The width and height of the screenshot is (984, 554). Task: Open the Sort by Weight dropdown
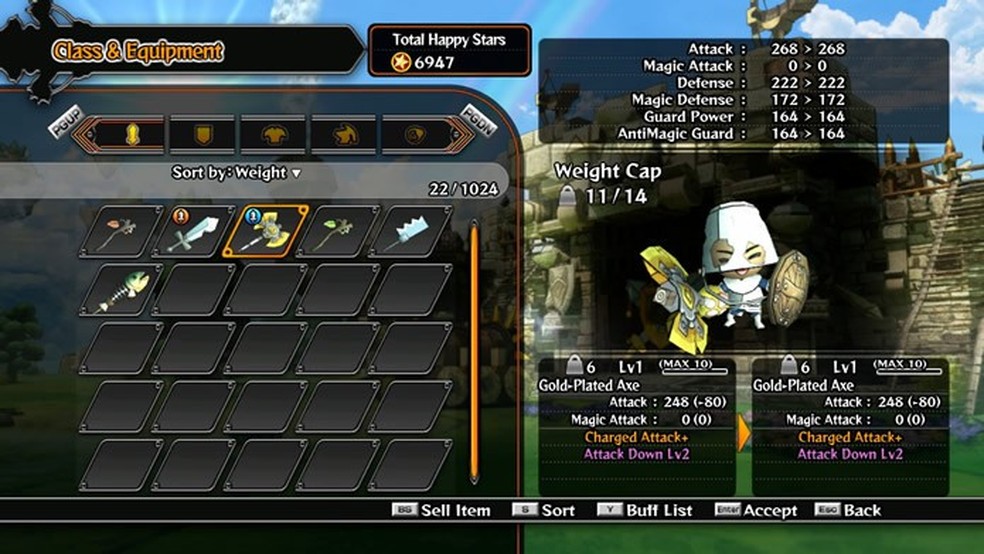[x=236, y=173]
